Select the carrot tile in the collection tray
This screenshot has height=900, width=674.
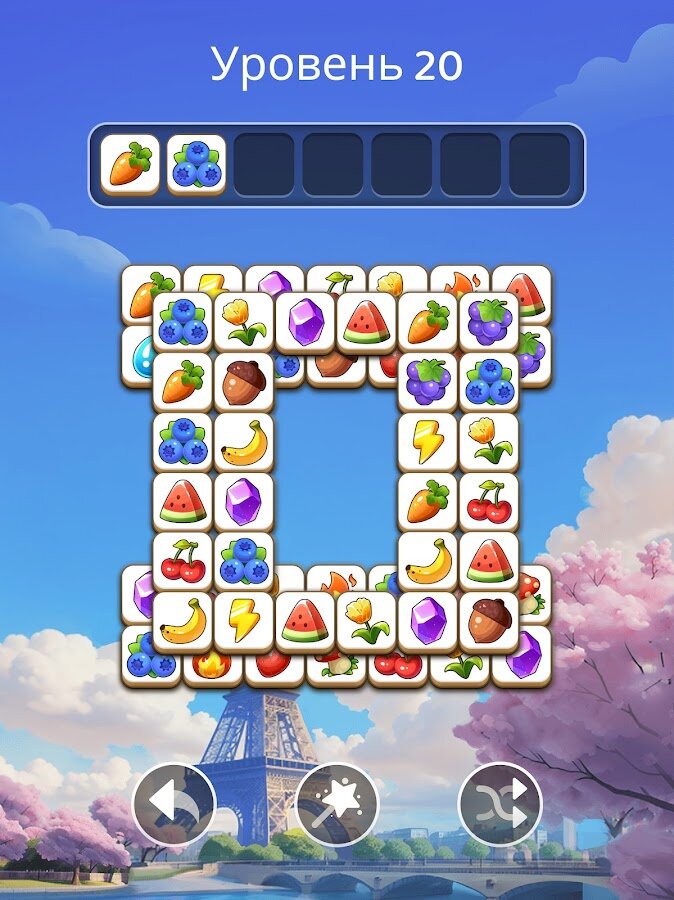tap(130, 164)
